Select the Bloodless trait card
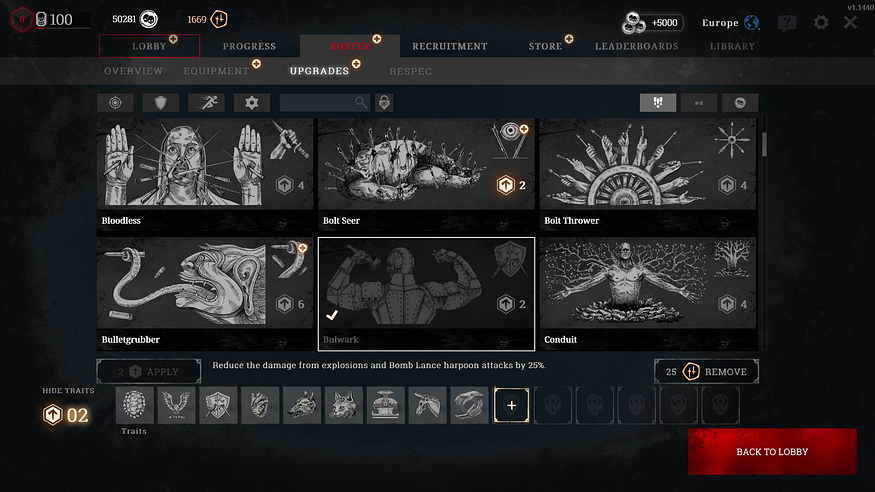The image size is (875, 492). [x=205, y=173]
